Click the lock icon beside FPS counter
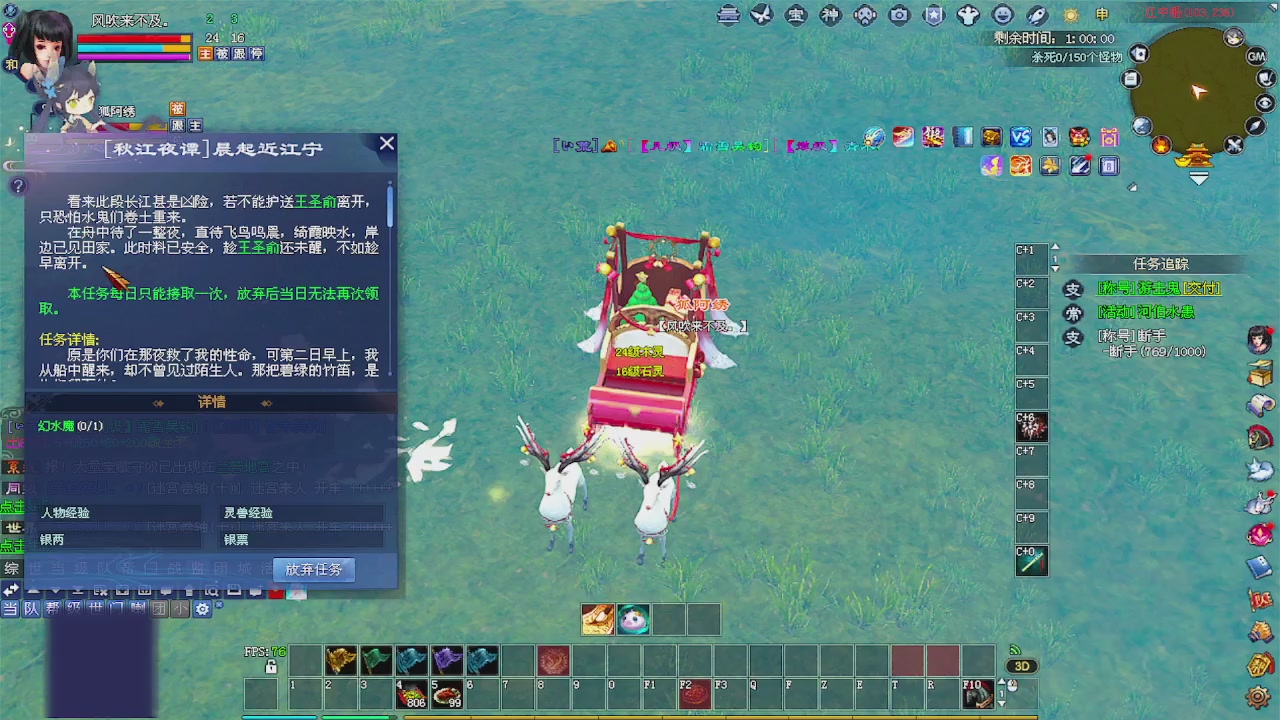1280x720 pixels. tap(270, 665)
